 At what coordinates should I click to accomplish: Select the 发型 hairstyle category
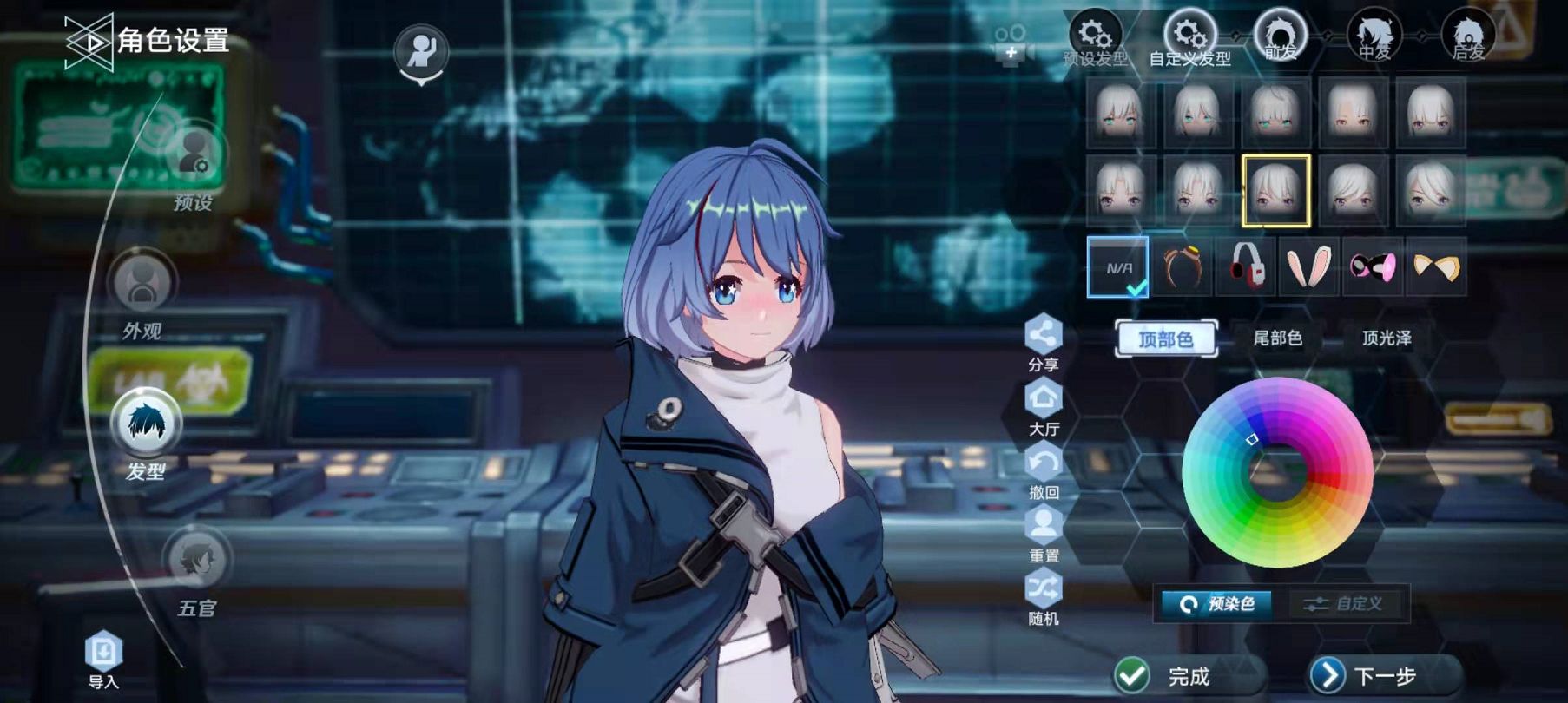(x=146, y=424)
